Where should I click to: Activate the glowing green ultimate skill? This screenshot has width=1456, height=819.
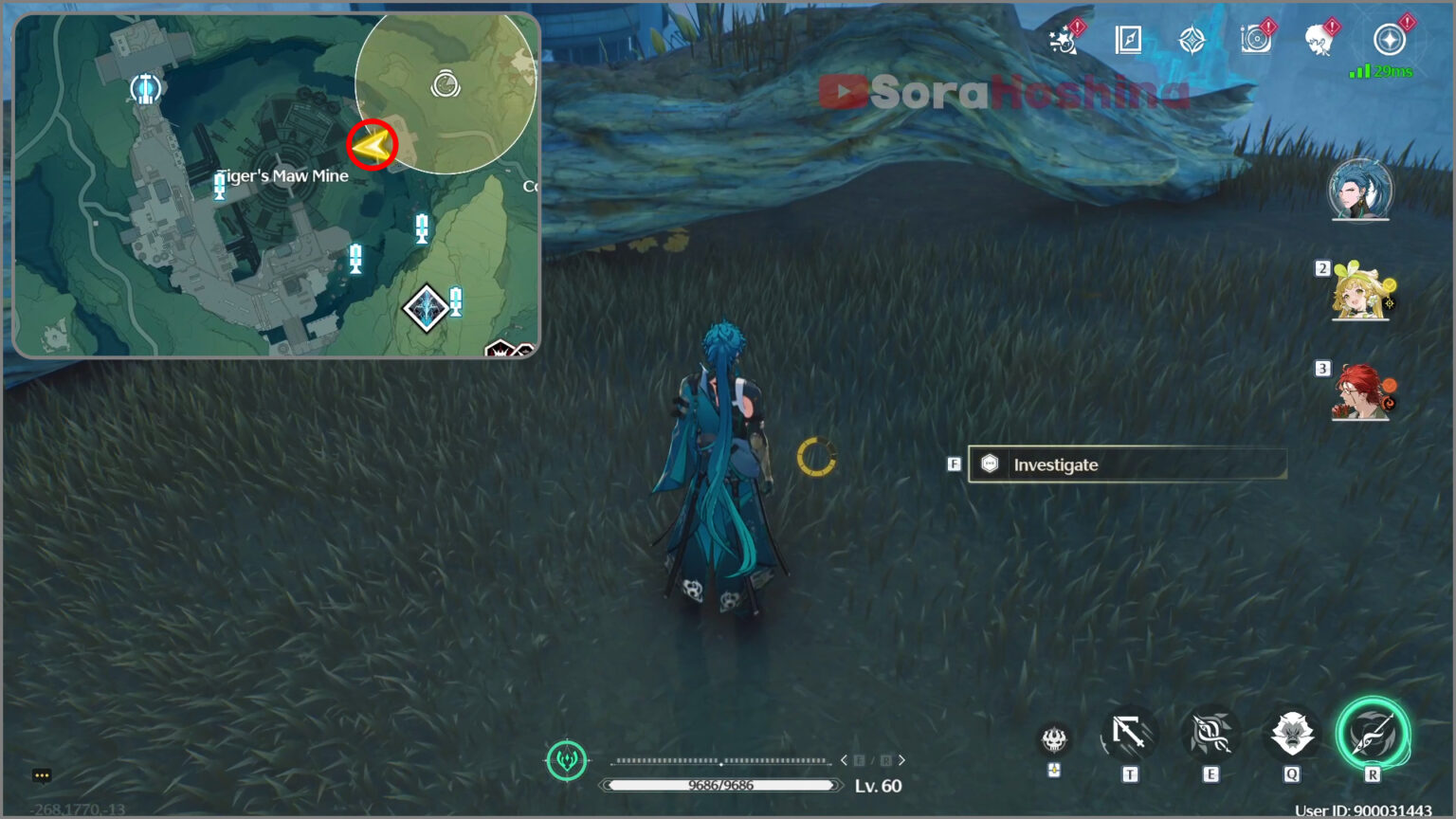[x=1373, y=733]
